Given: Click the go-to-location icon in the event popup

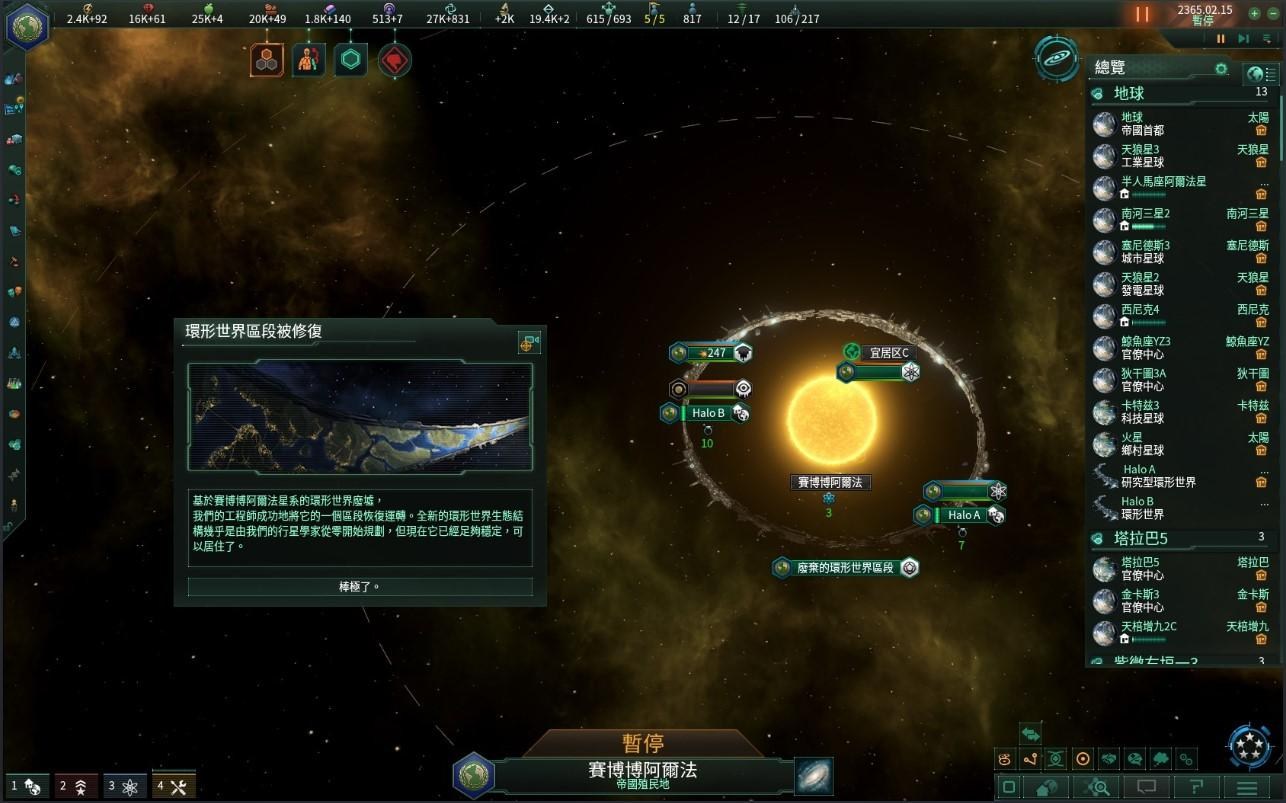Looking at the screenshot, I should point(529,343).
